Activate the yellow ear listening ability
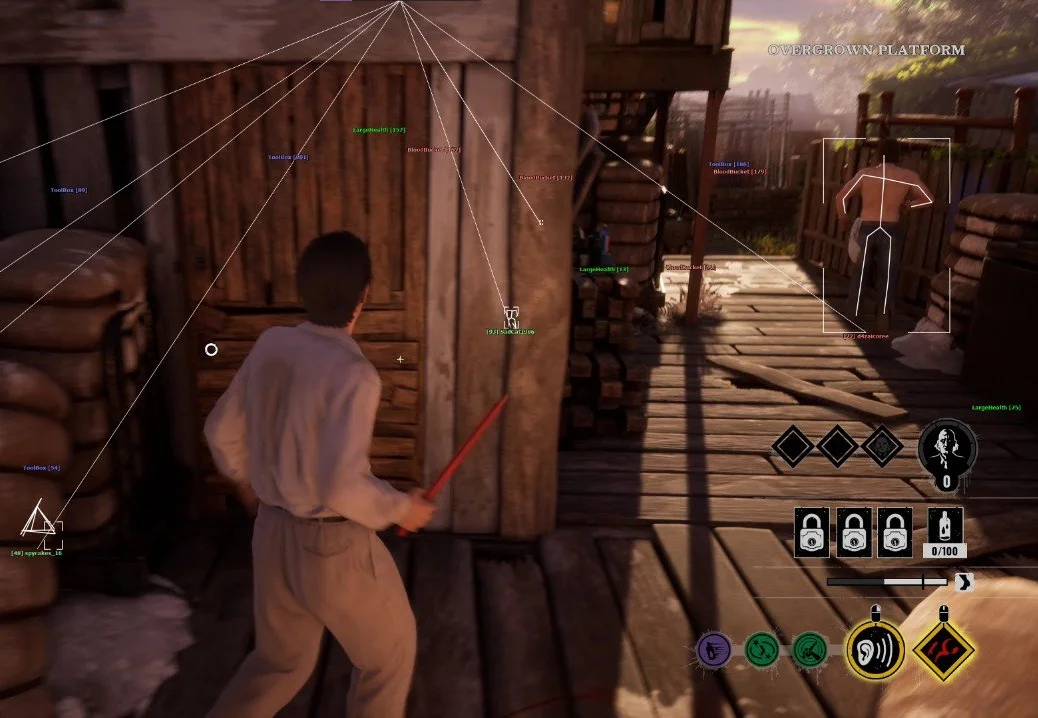 pos(875,650)
